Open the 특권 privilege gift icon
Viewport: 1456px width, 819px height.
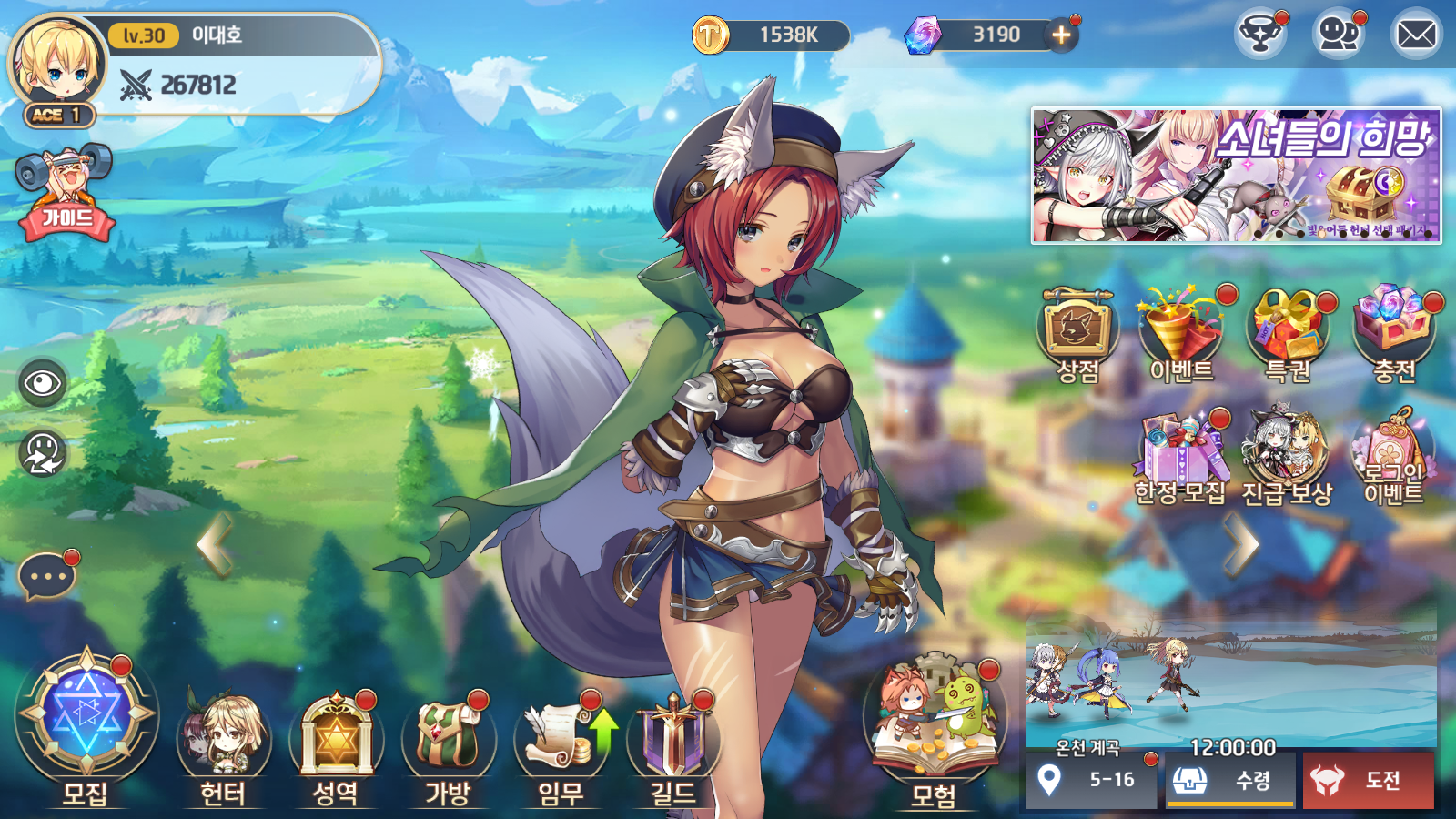tap(1288, 332)
